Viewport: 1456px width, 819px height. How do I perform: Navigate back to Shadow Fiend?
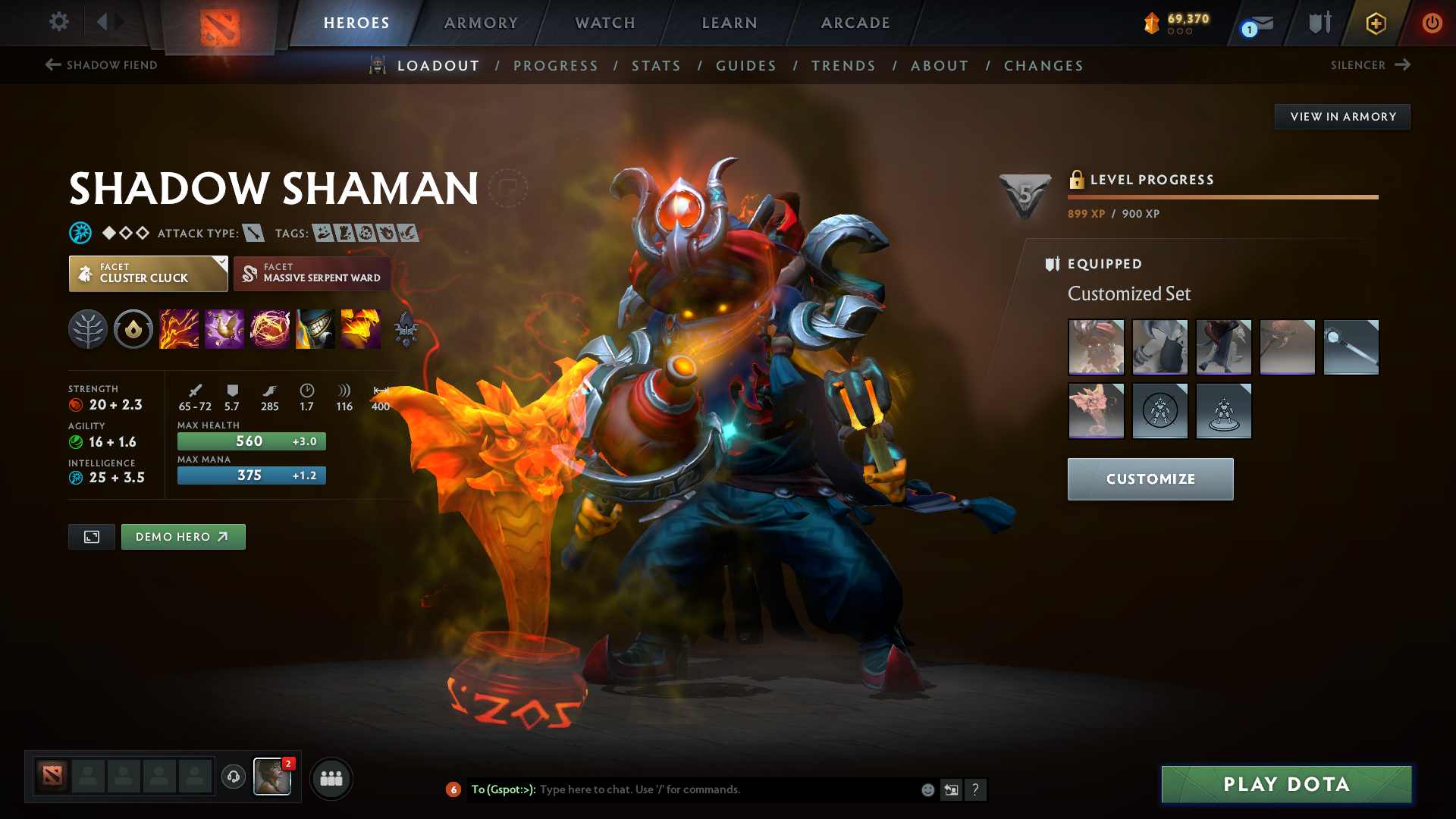[x=100, y=65]
